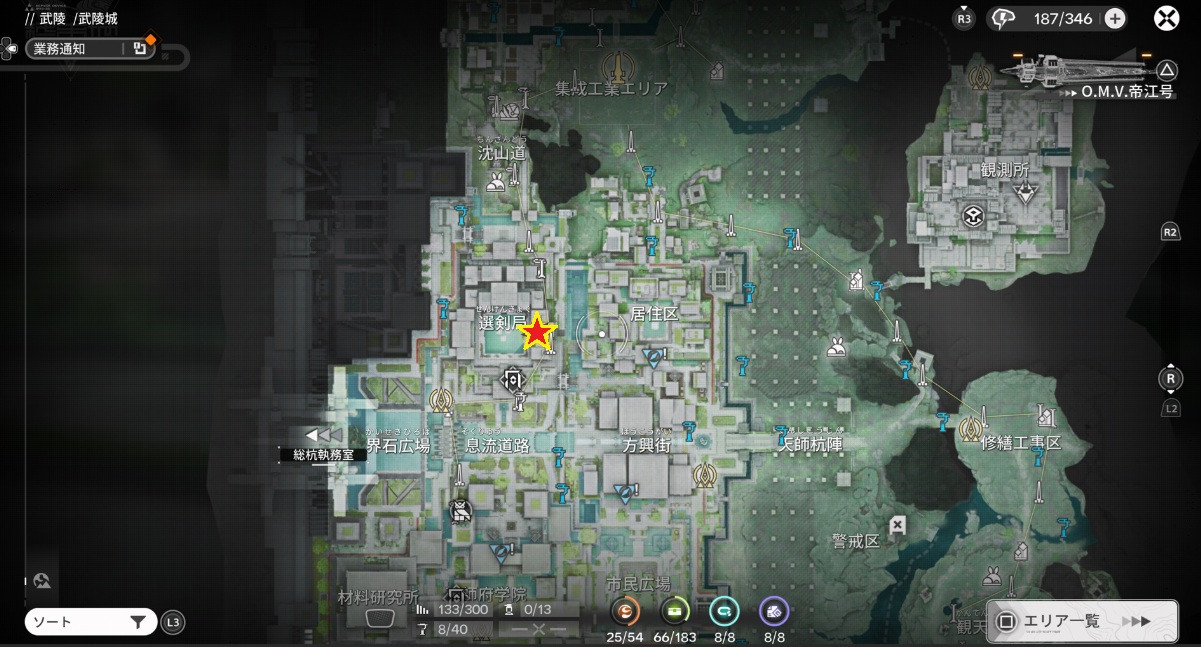Open the ソート filter dropdown
This screenshot has width=1201, height=647.
(90, 622)
